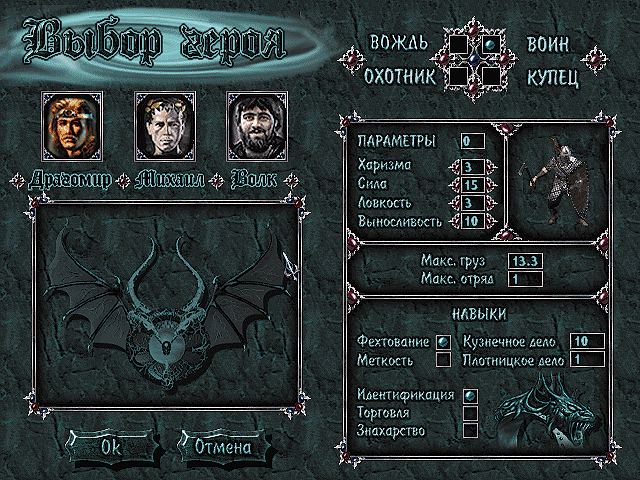Confirm hero choice with Ok
Screen dimensions: 640x480
pyautogui.click(x=111, y=447)
